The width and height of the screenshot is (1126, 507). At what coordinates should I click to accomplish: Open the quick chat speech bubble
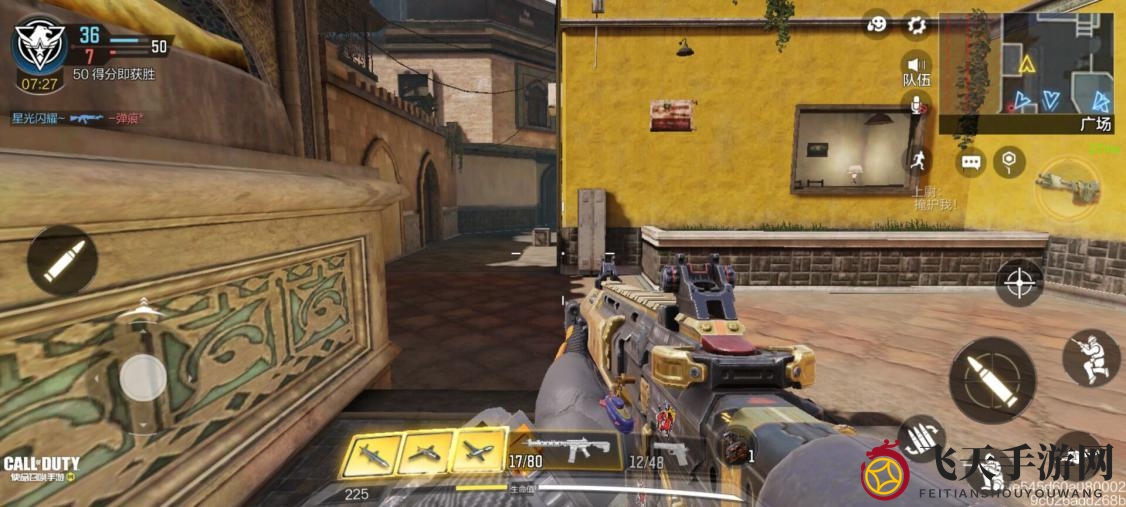point(970,161)
